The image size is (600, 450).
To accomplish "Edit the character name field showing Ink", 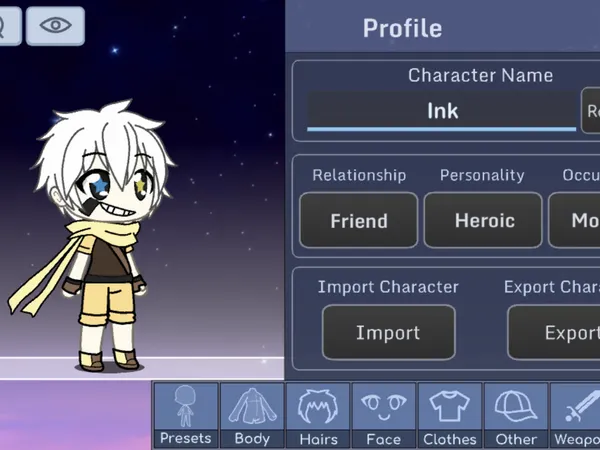I will pos(442,110).
